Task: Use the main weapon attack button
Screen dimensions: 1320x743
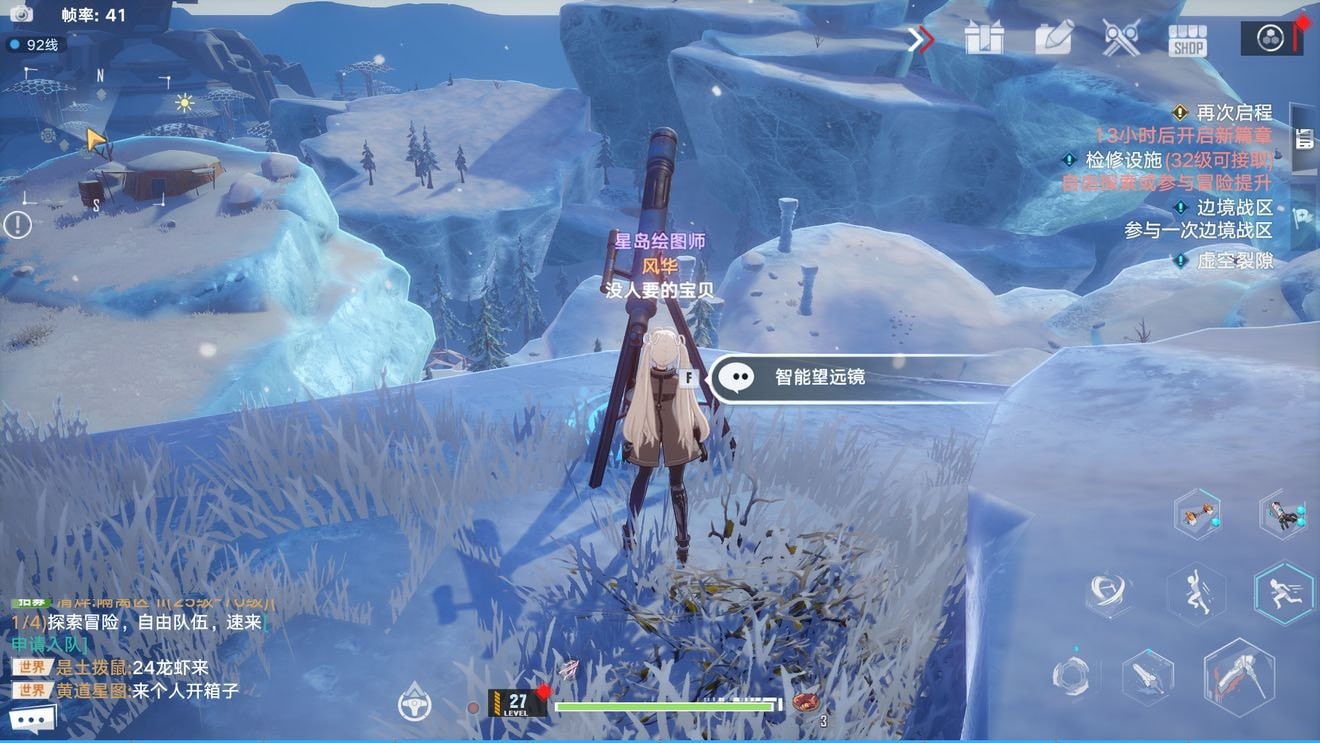Action: [1240, 677]
